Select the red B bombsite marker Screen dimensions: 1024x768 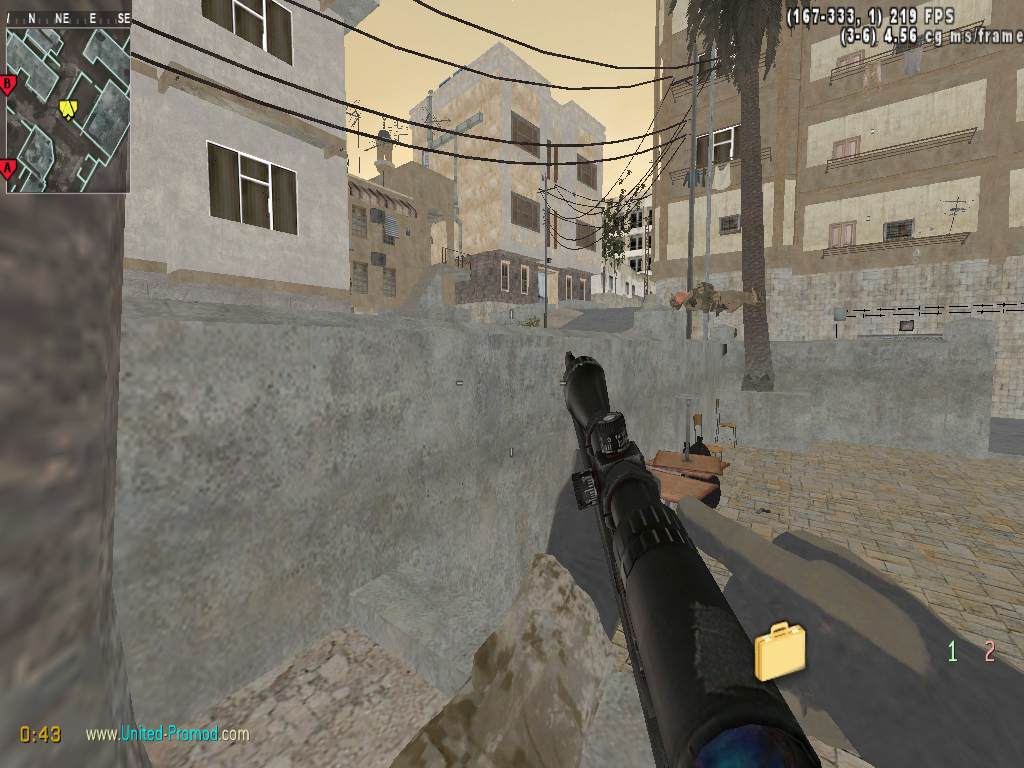9,84
